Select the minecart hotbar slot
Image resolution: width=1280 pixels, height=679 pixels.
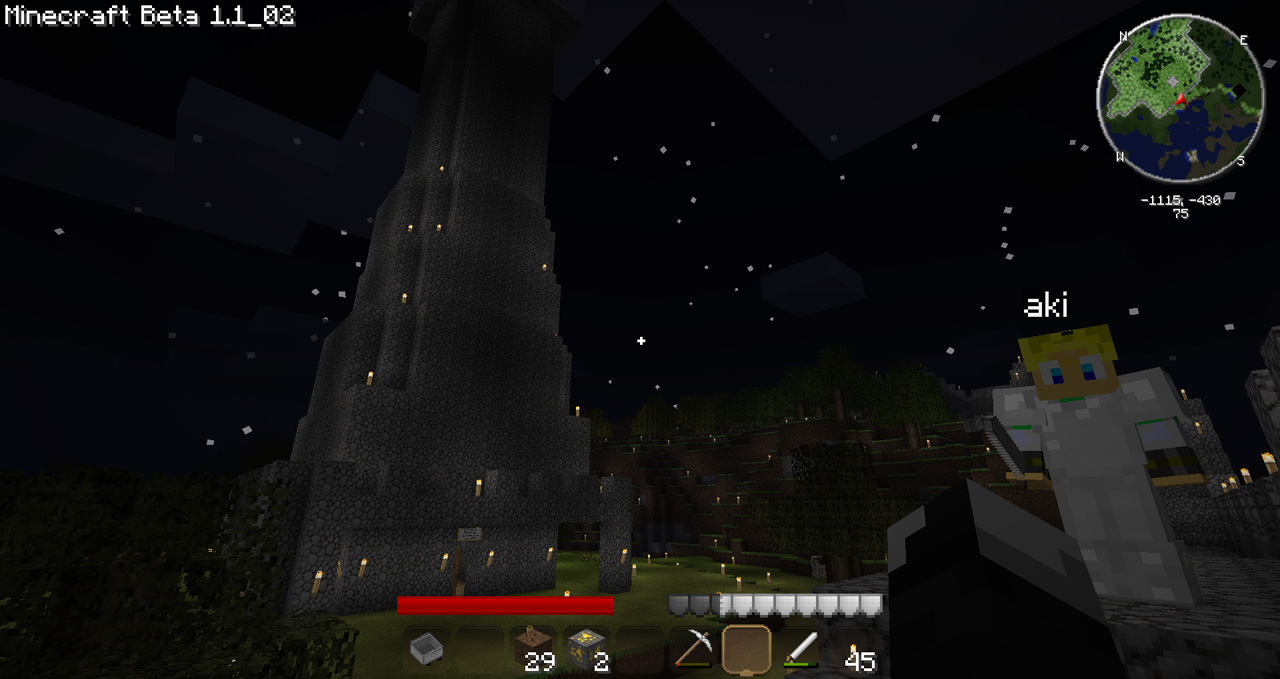(x=426, y=649)
